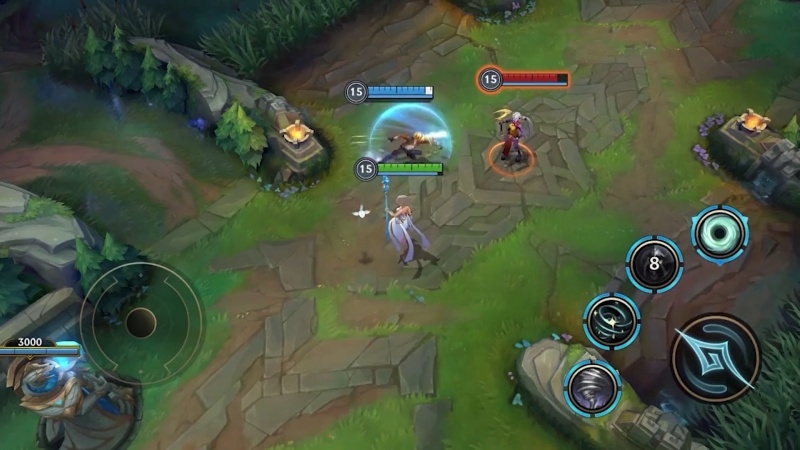
Task: Tap the large basic attack button
Action: [715, 357]
